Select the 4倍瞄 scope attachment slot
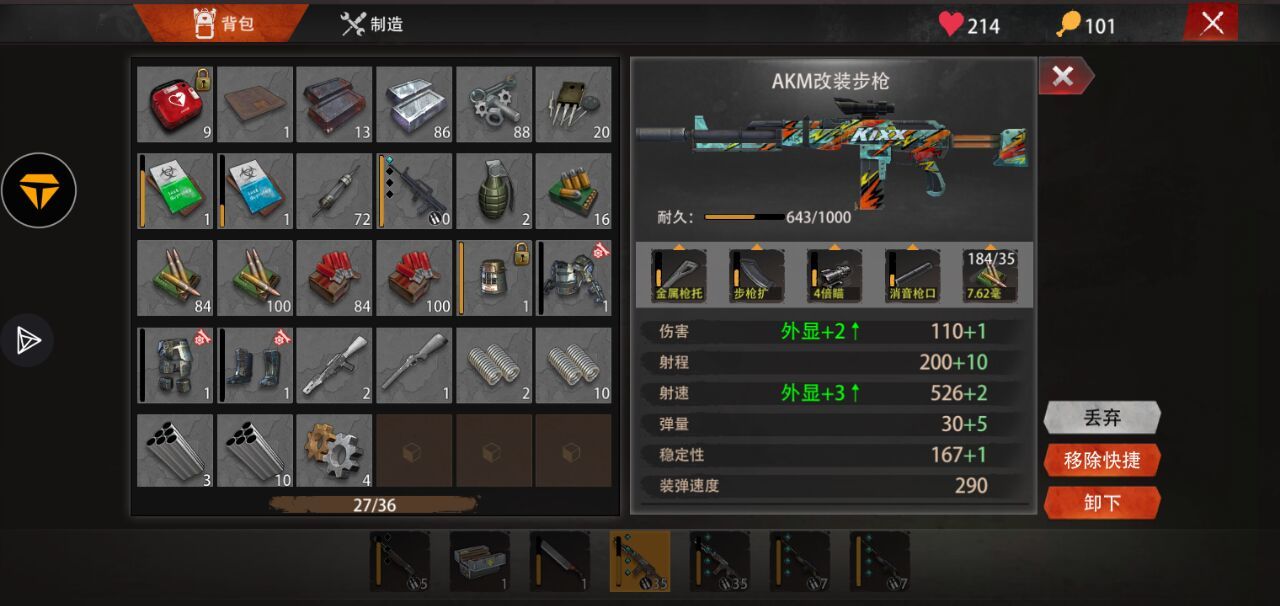This screenshot has width=1280, height=606. coord(834,275)
